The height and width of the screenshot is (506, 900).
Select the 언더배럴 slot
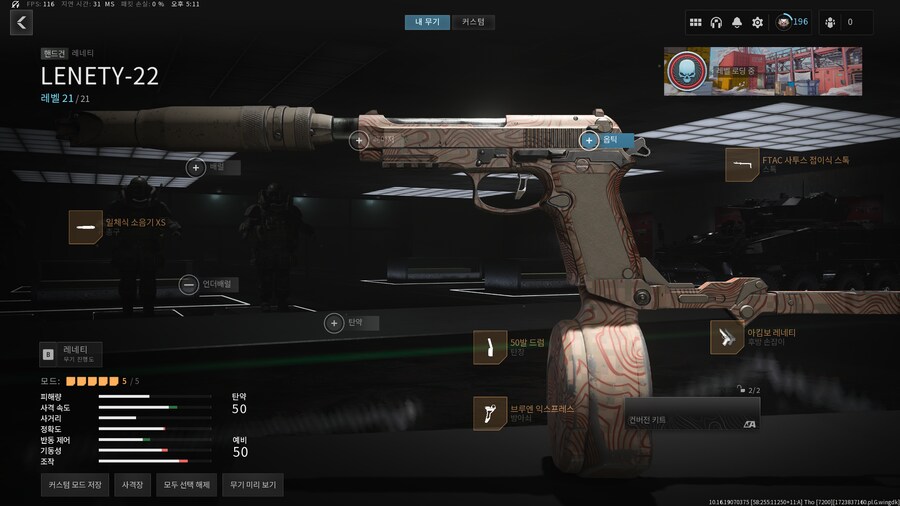[189, 285]
